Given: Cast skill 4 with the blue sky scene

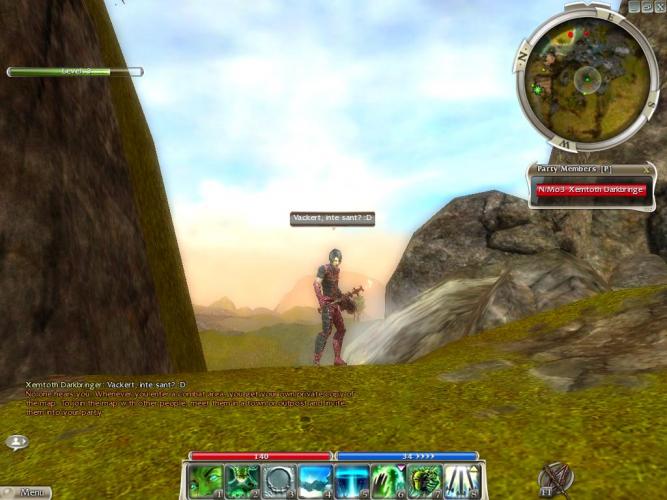Looking at the screenshot, I should (x=315, y=480).
